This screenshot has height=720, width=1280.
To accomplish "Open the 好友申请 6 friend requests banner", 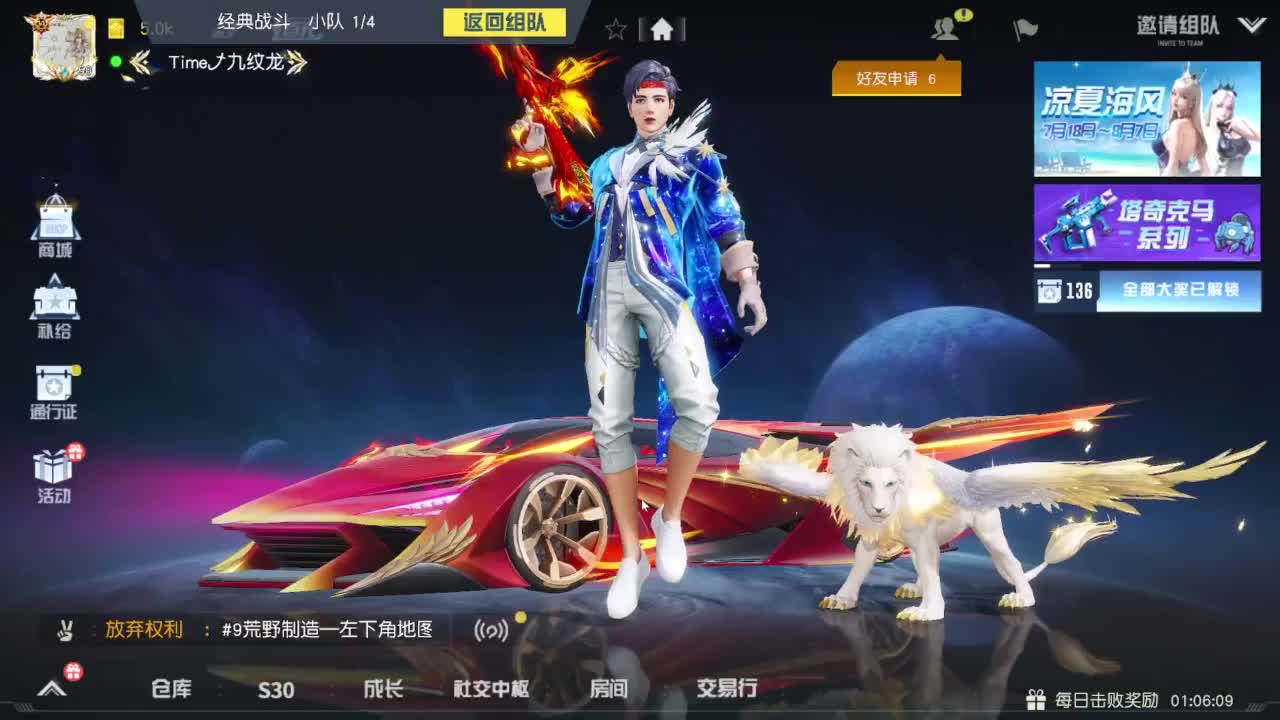I will tap(895, 77).
